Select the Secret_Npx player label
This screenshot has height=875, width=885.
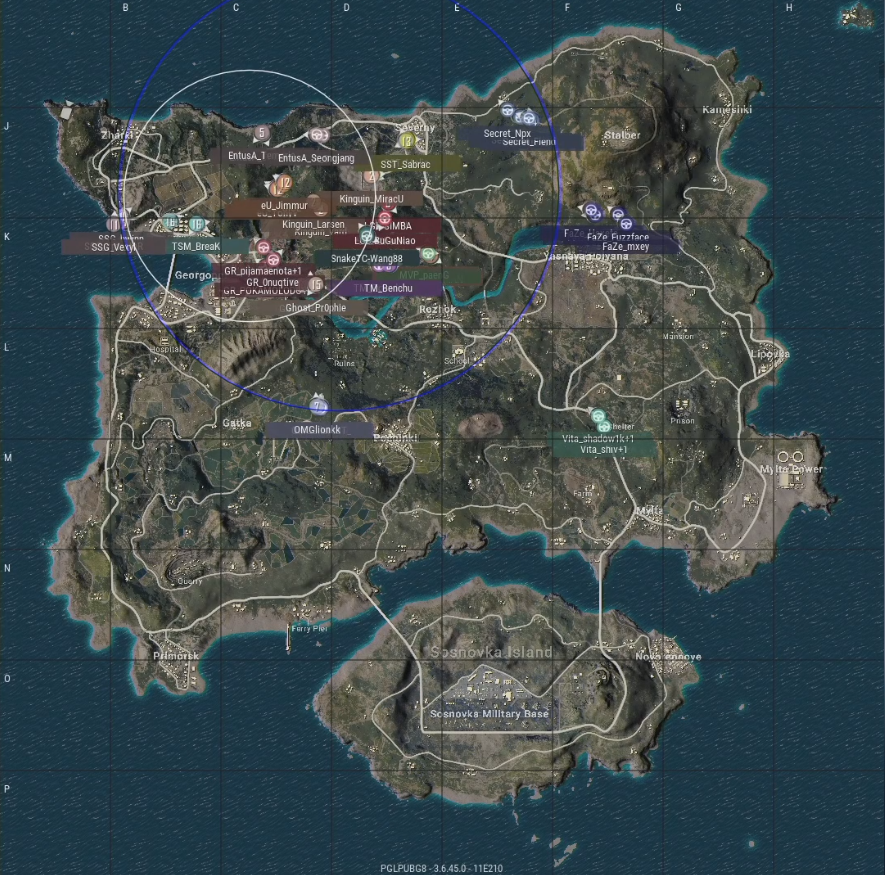tap(507, 133)
